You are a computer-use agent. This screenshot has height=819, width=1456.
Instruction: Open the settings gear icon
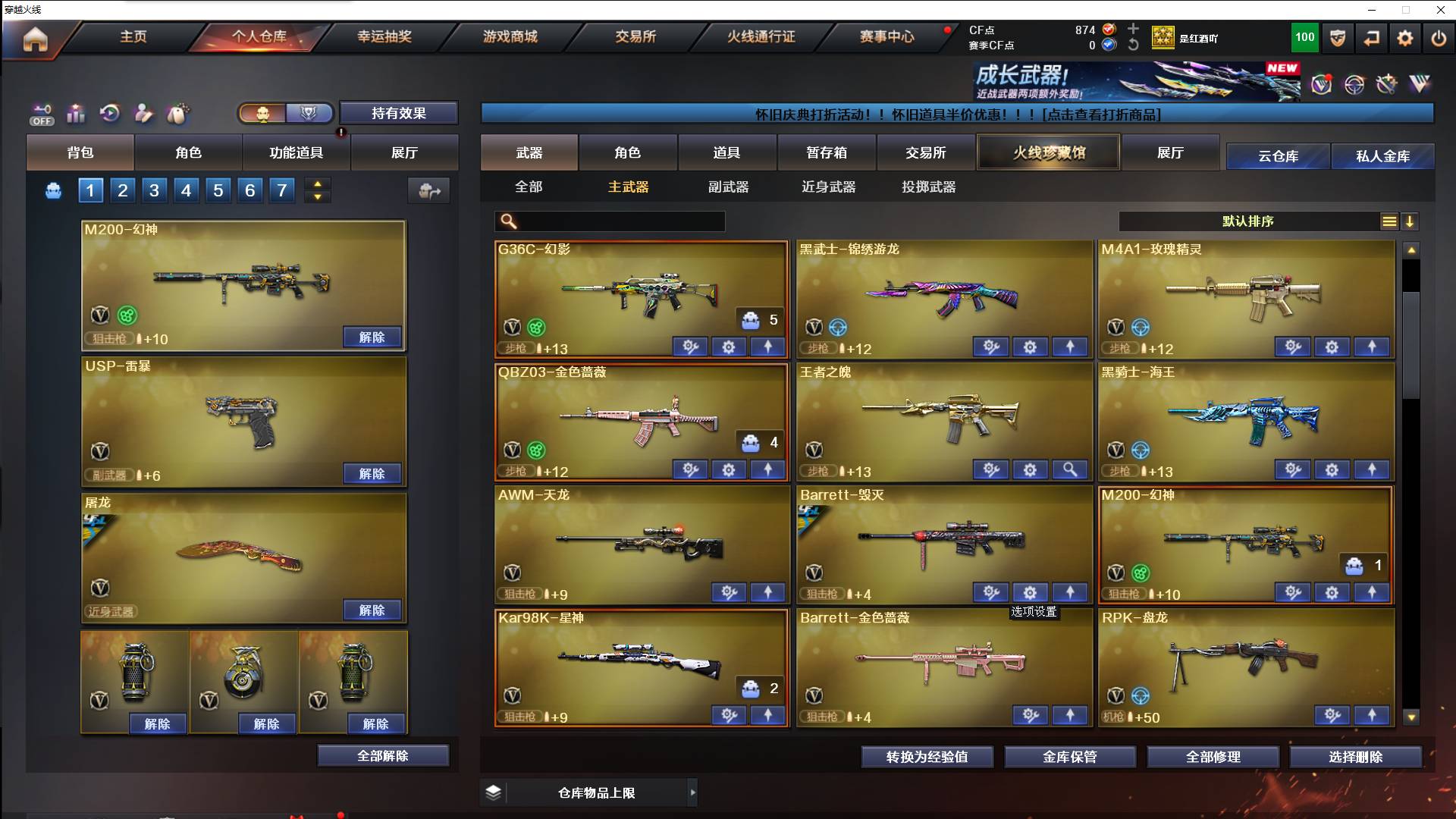[1405, 37]
